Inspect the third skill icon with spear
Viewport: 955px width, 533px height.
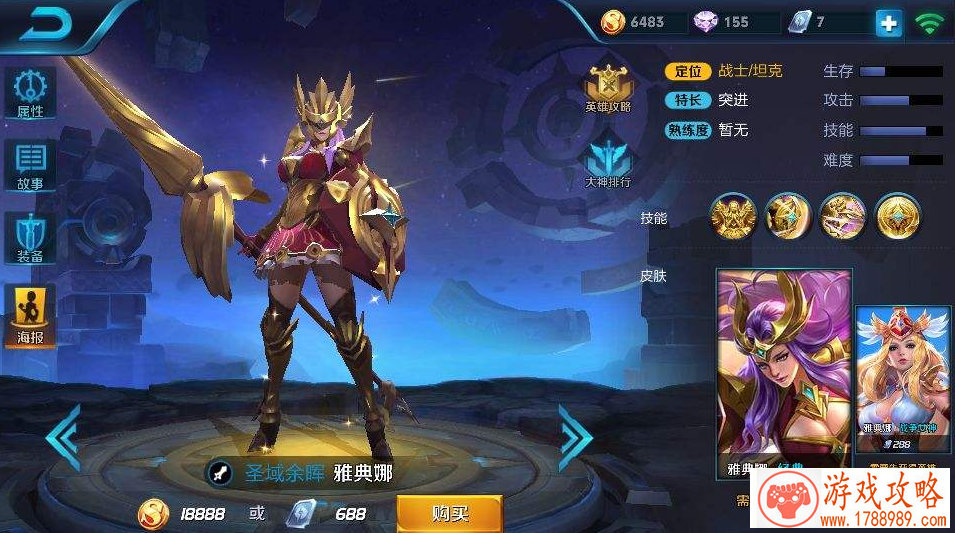842,215
